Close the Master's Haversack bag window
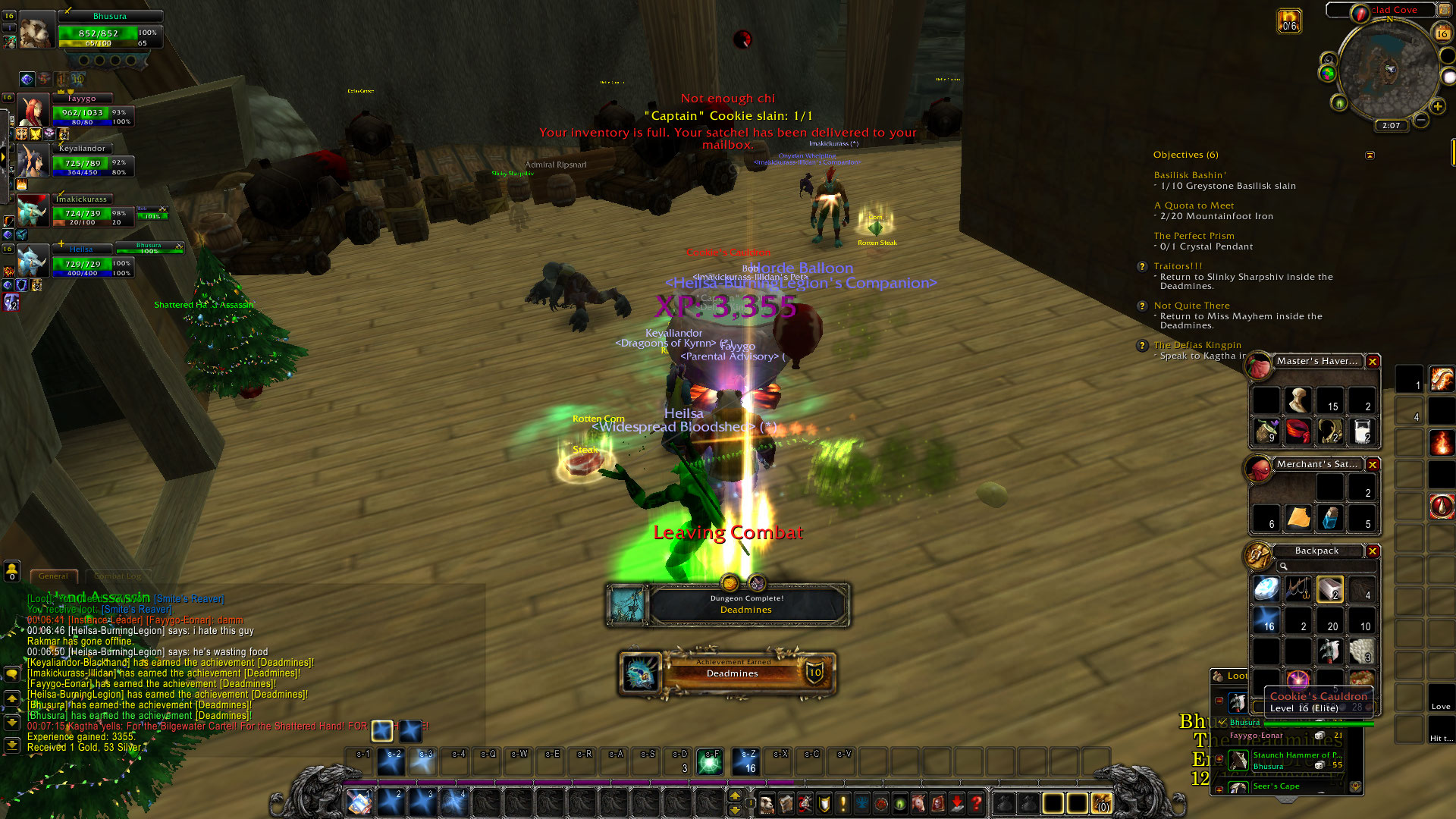This screenshot has height=819, width=1456. click(1373, 362)
